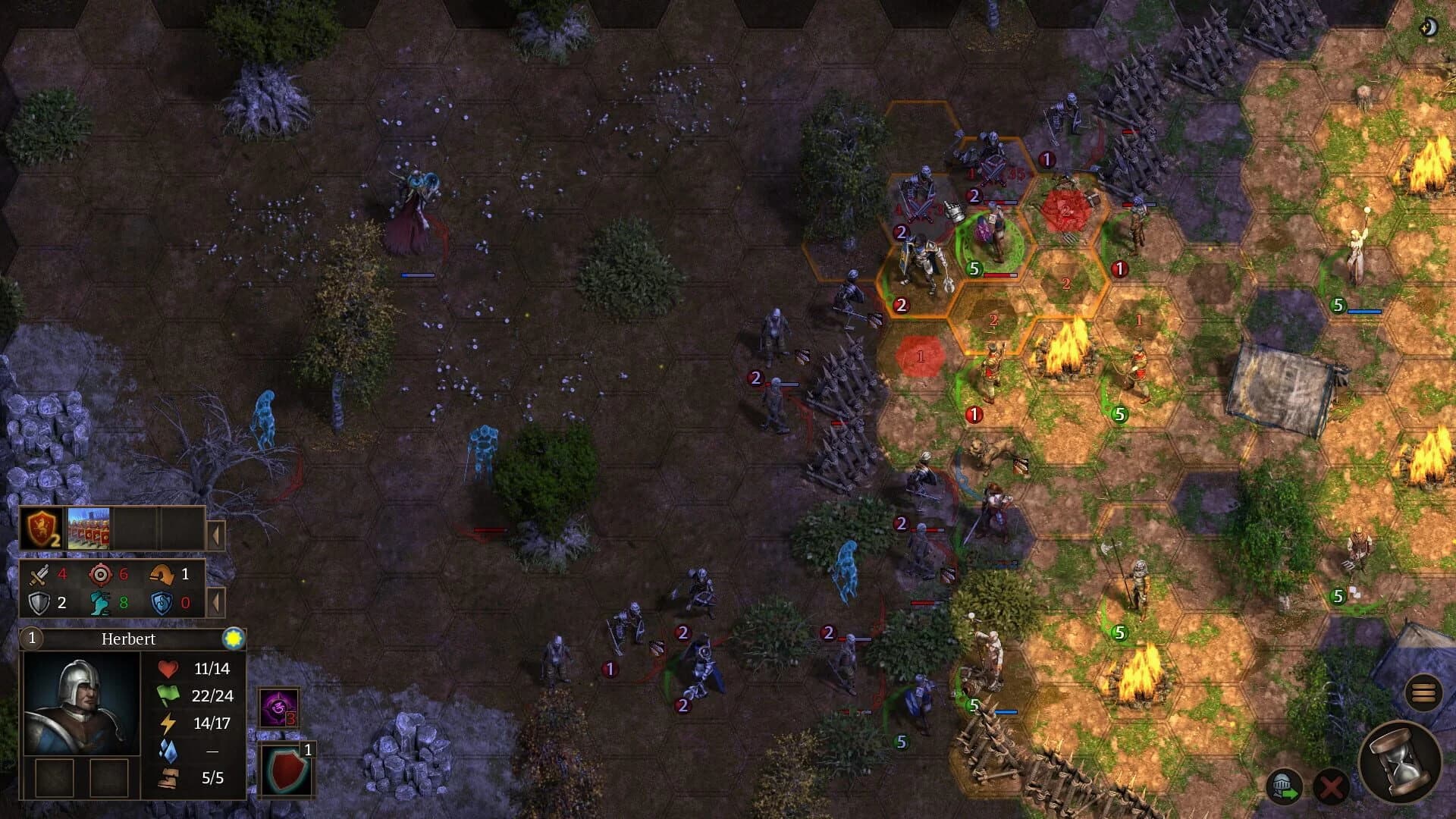The image size is (1456, 819).
Task: Select the next unit with the knight arrow button
Action: [x=1283, y=786]
